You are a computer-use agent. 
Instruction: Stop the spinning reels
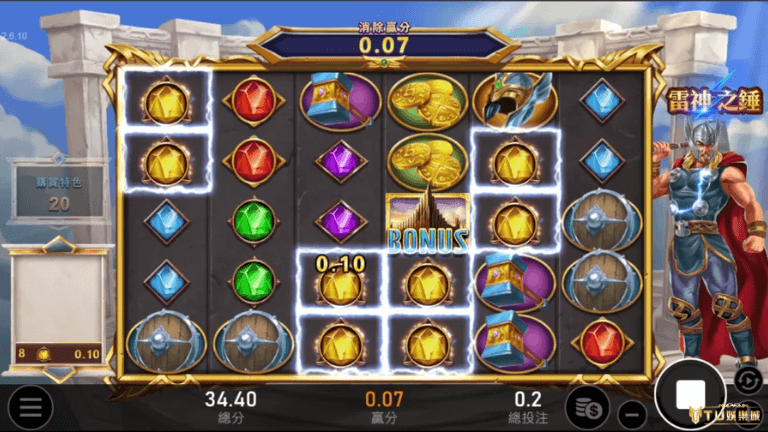690,394
